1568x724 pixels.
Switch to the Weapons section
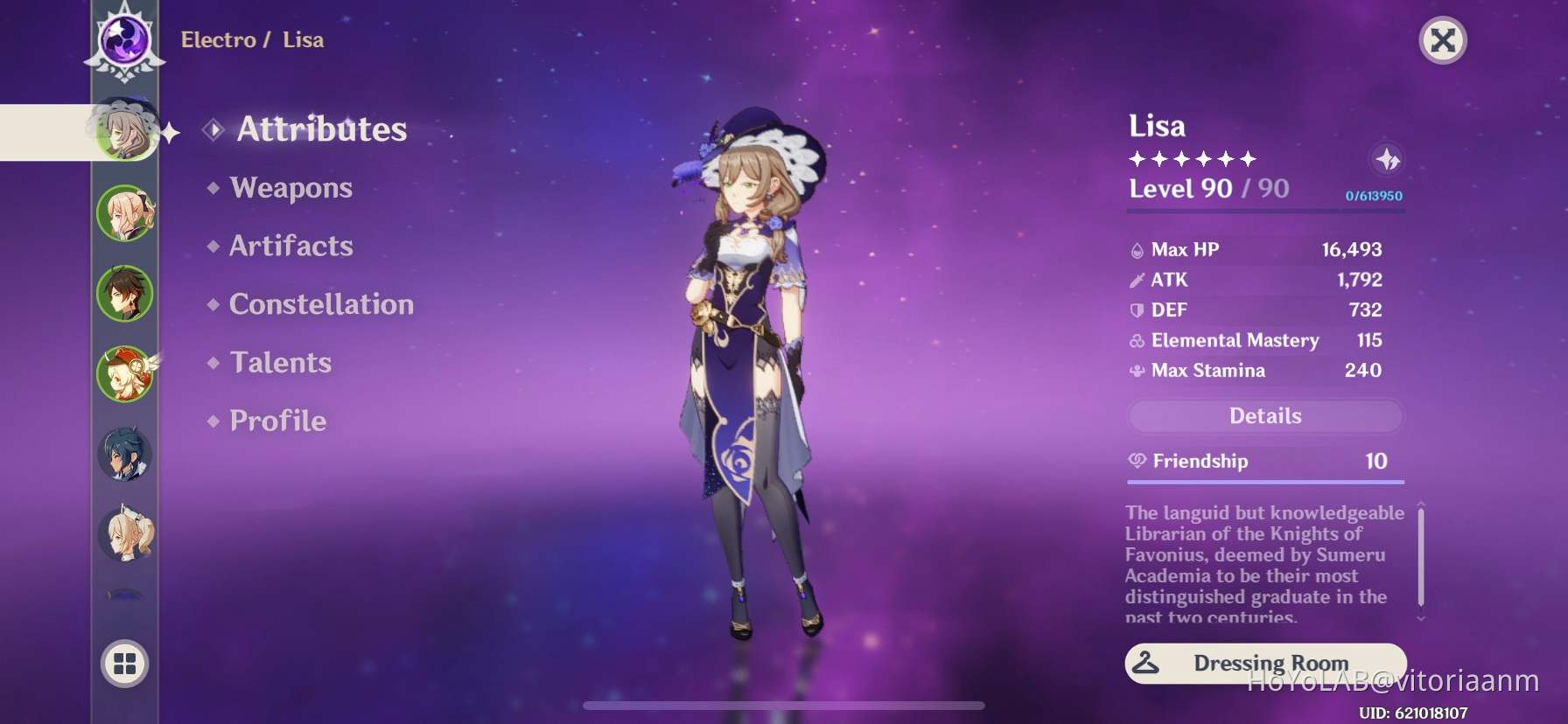290,187
